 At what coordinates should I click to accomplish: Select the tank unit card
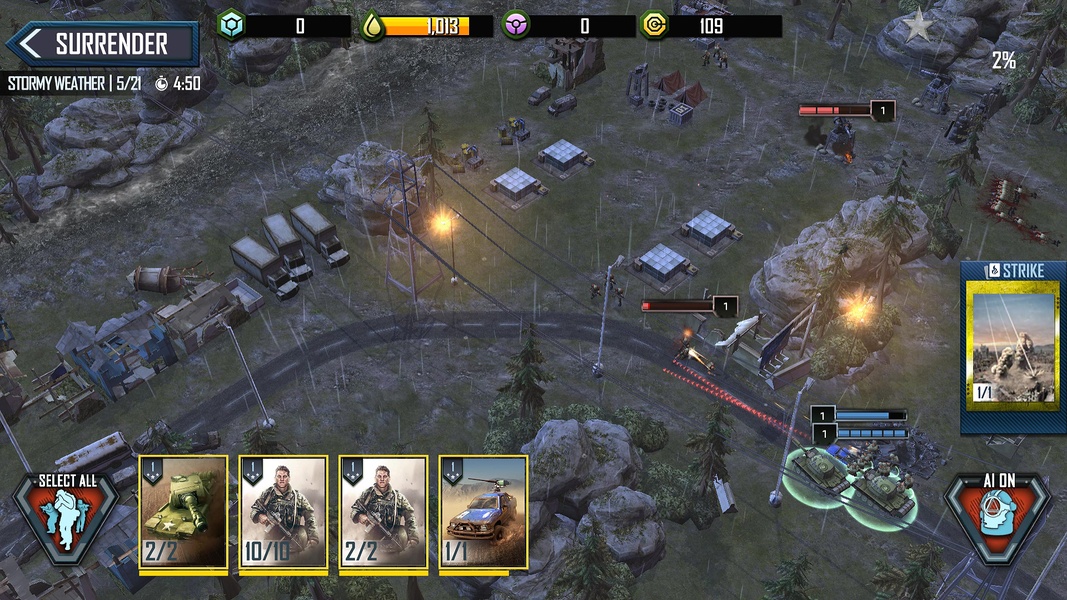(x=183, y=512)
